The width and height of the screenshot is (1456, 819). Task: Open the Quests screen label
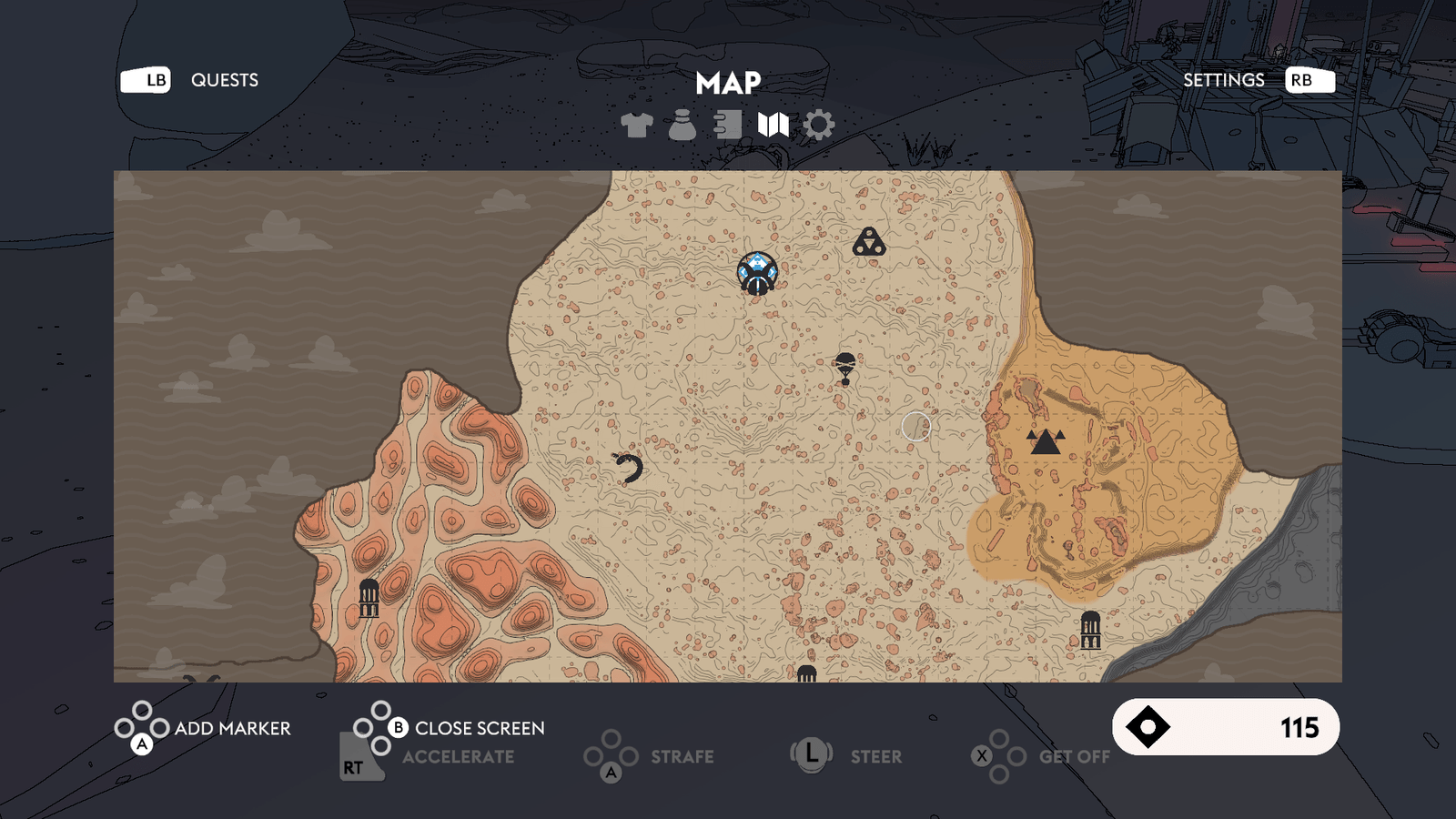(x=224, y=80)
